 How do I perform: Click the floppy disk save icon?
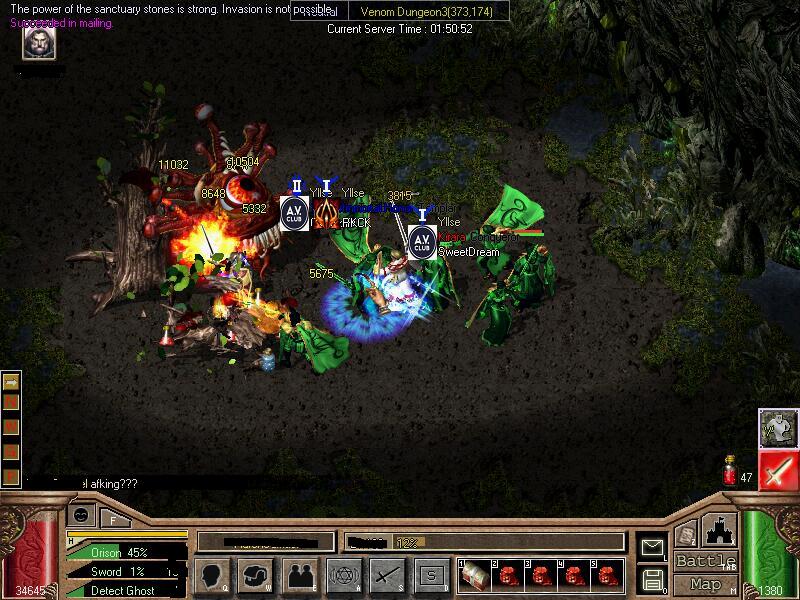pyautogui.click(x=653, y=578)
